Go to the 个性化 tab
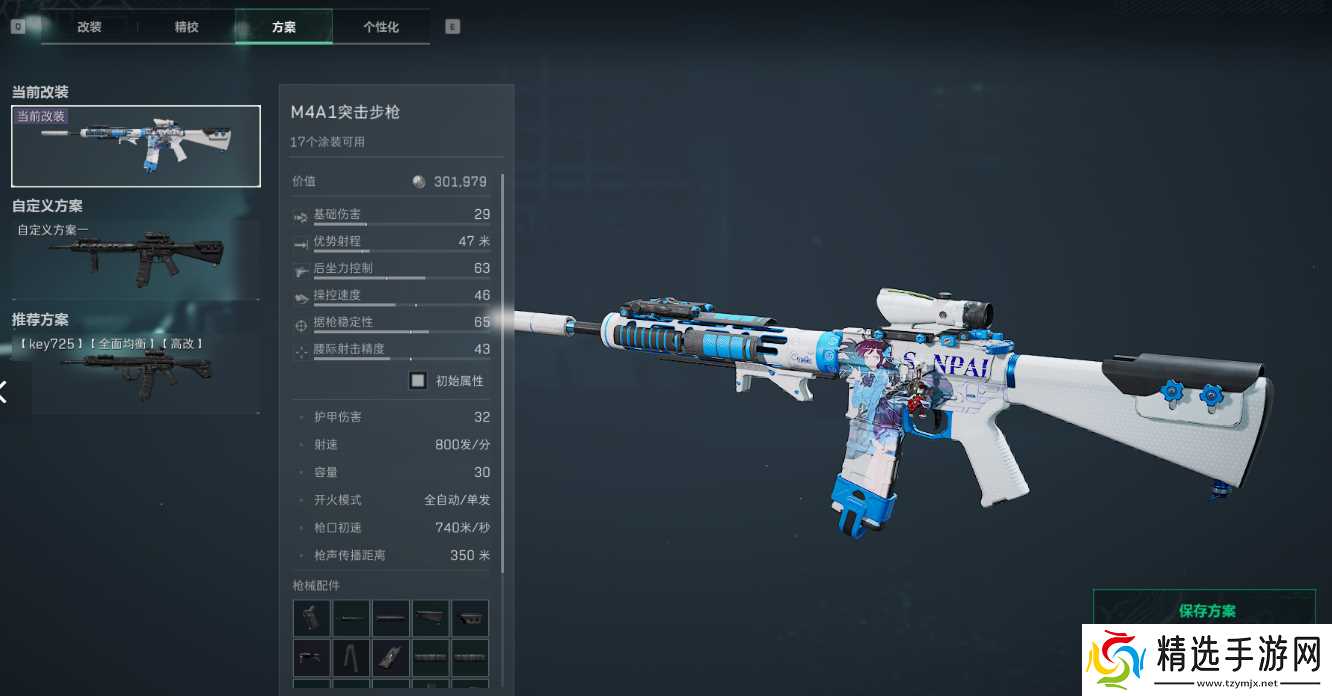This screenshot has height=696, width=1332. click(381, 27)
